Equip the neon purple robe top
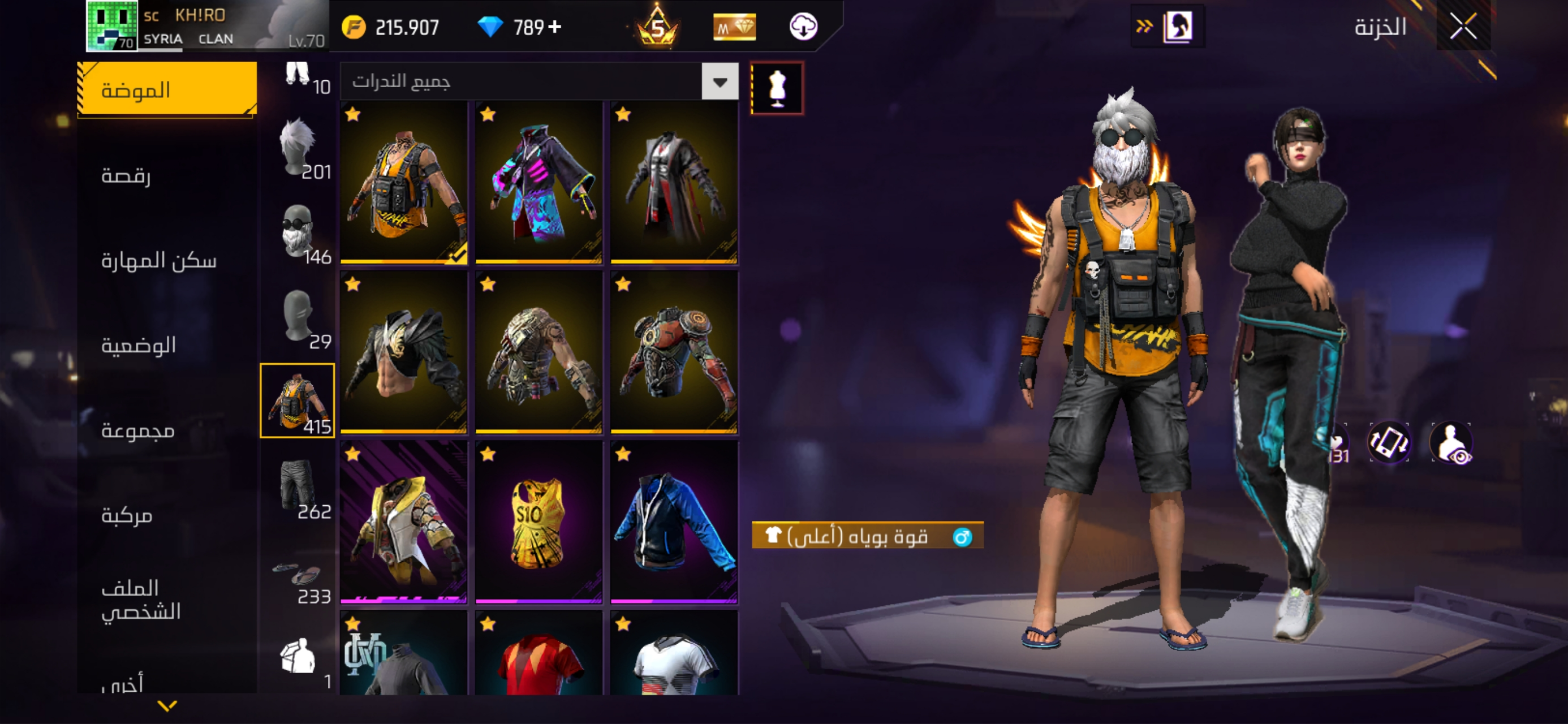 [538, 183]
